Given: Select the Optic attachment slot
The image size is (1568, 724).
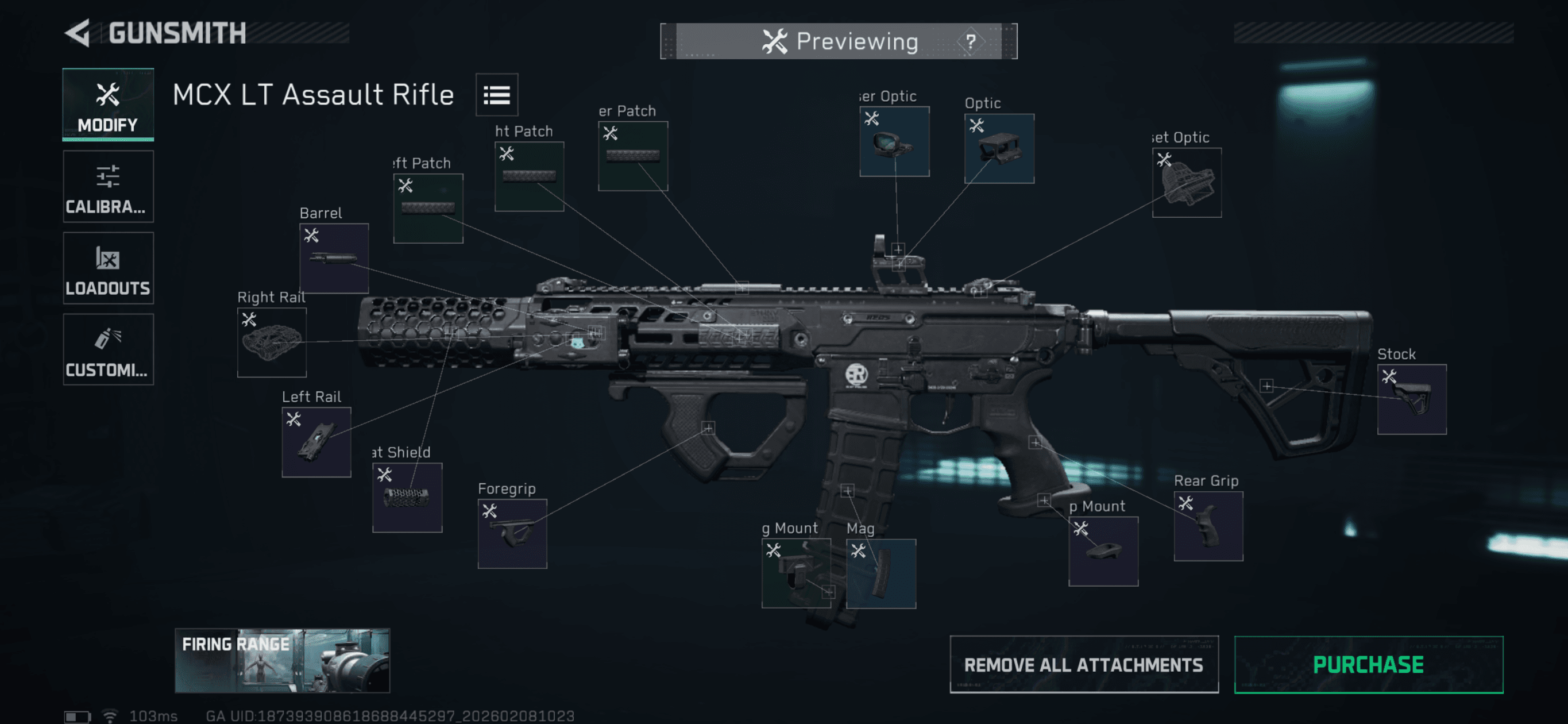Looking at the screenshot, I should click(999, 149).
